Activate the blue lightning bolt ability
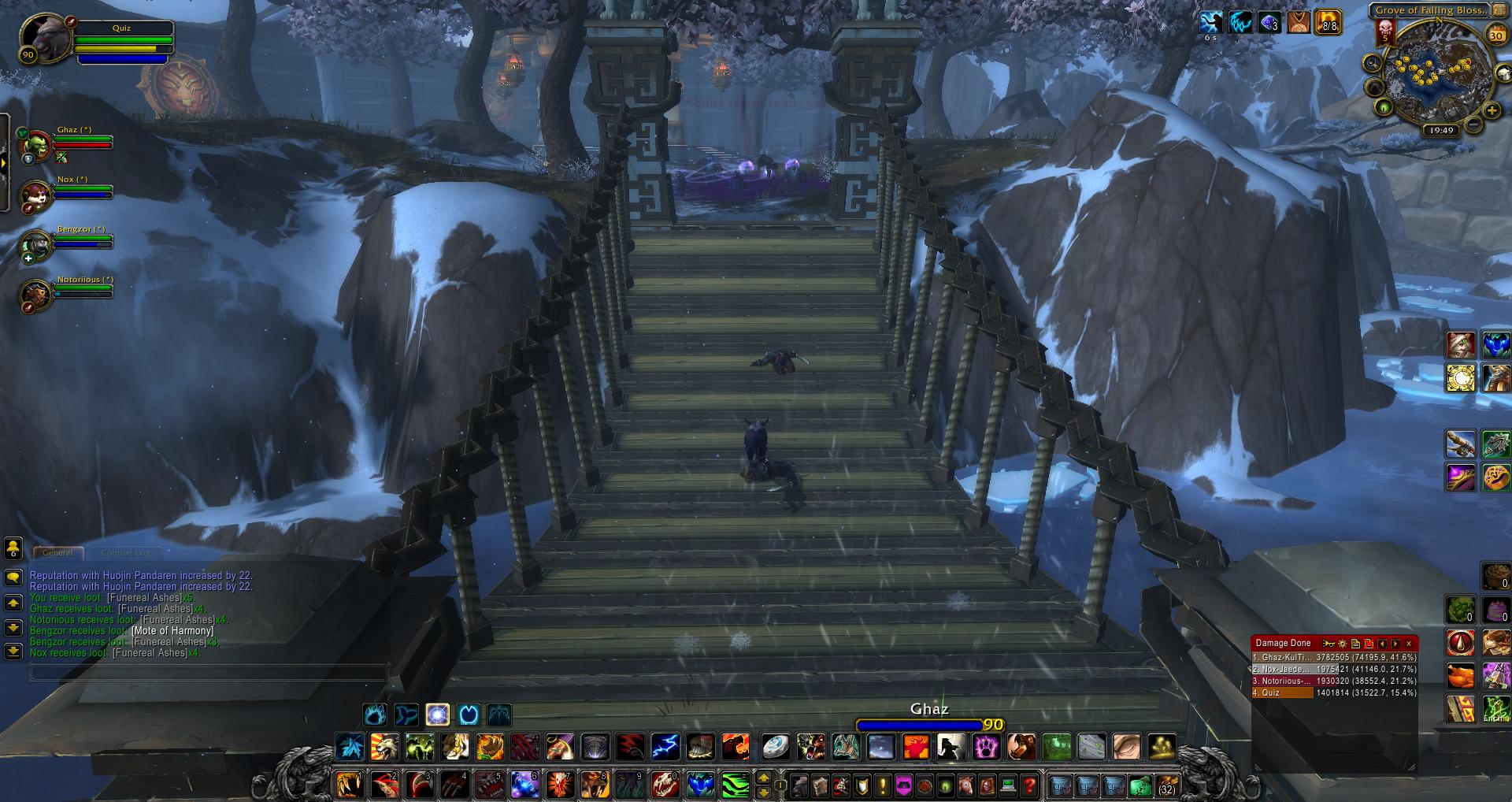 tap(665, 746)
